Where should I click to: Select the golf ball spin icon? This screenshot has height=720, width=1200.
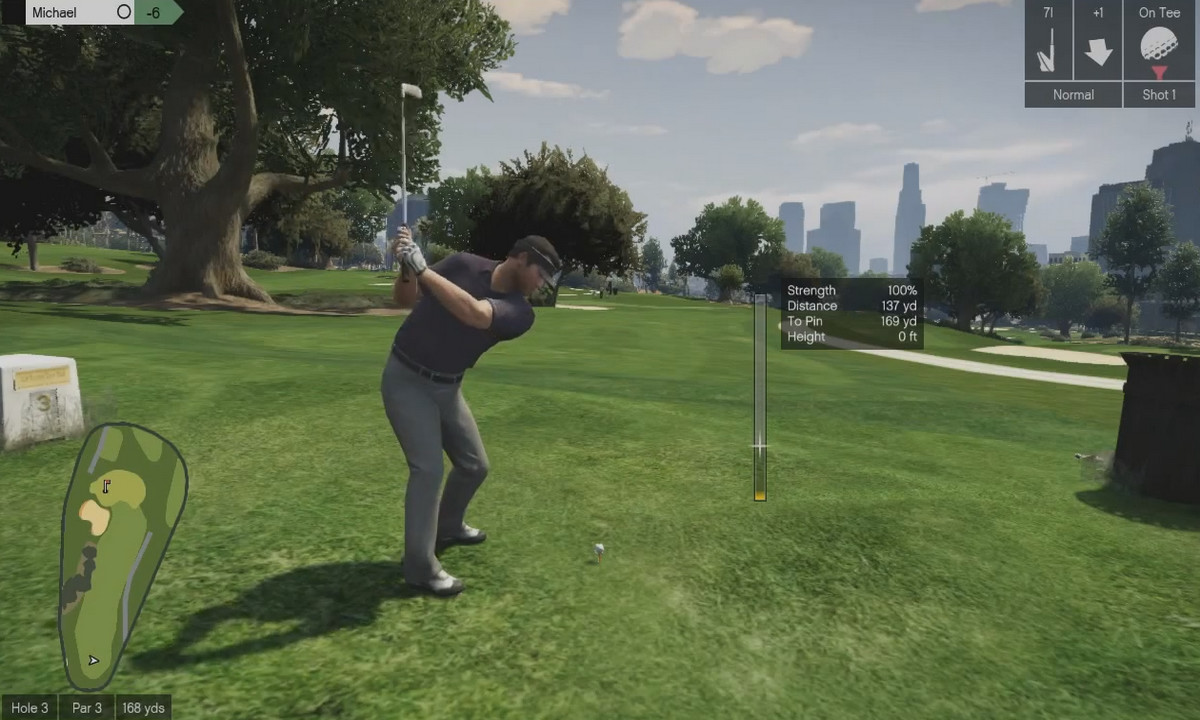click(x=1159, y=46)
